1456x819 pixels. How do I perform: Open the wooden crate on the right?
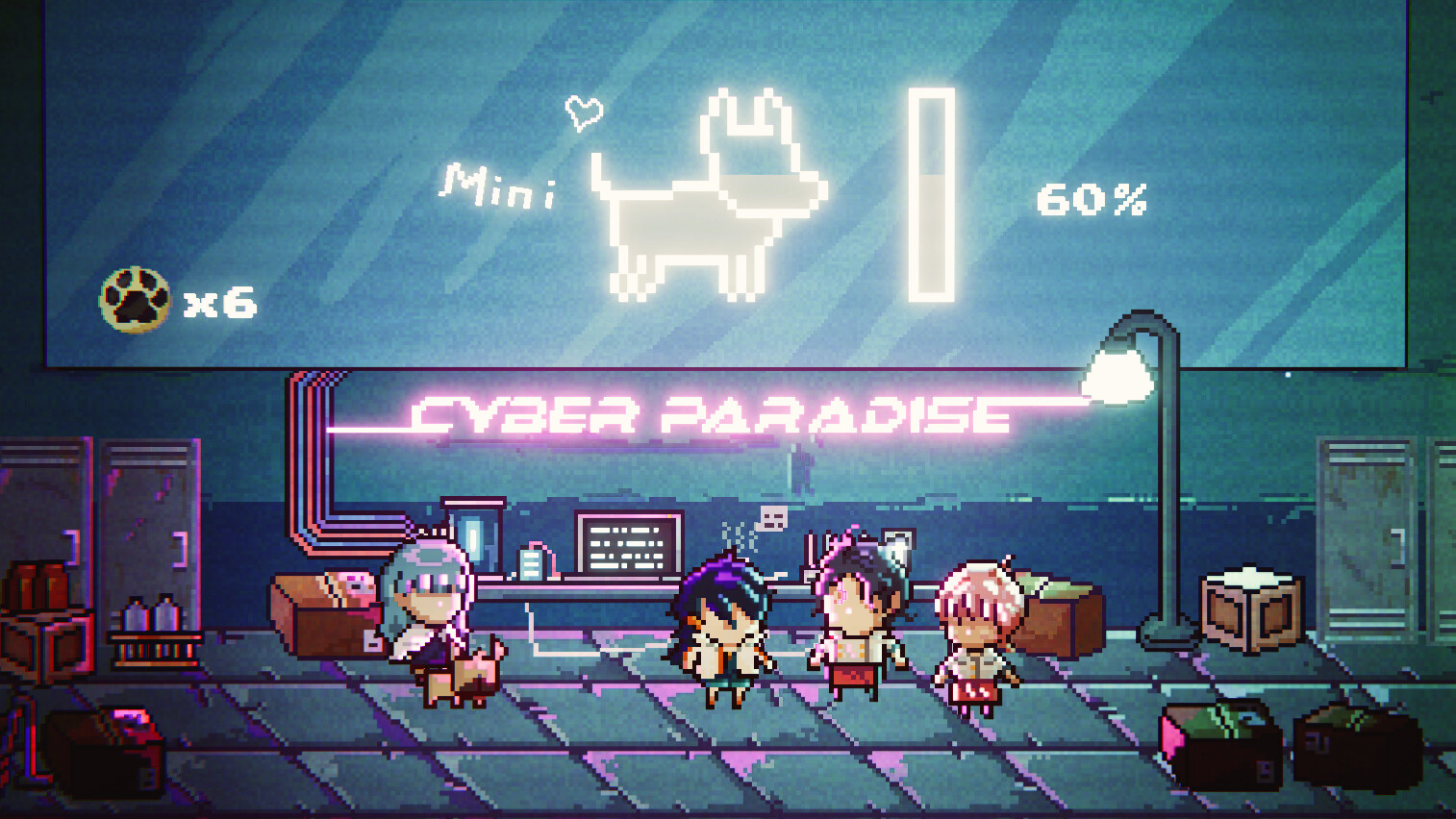pos(1250,610)
